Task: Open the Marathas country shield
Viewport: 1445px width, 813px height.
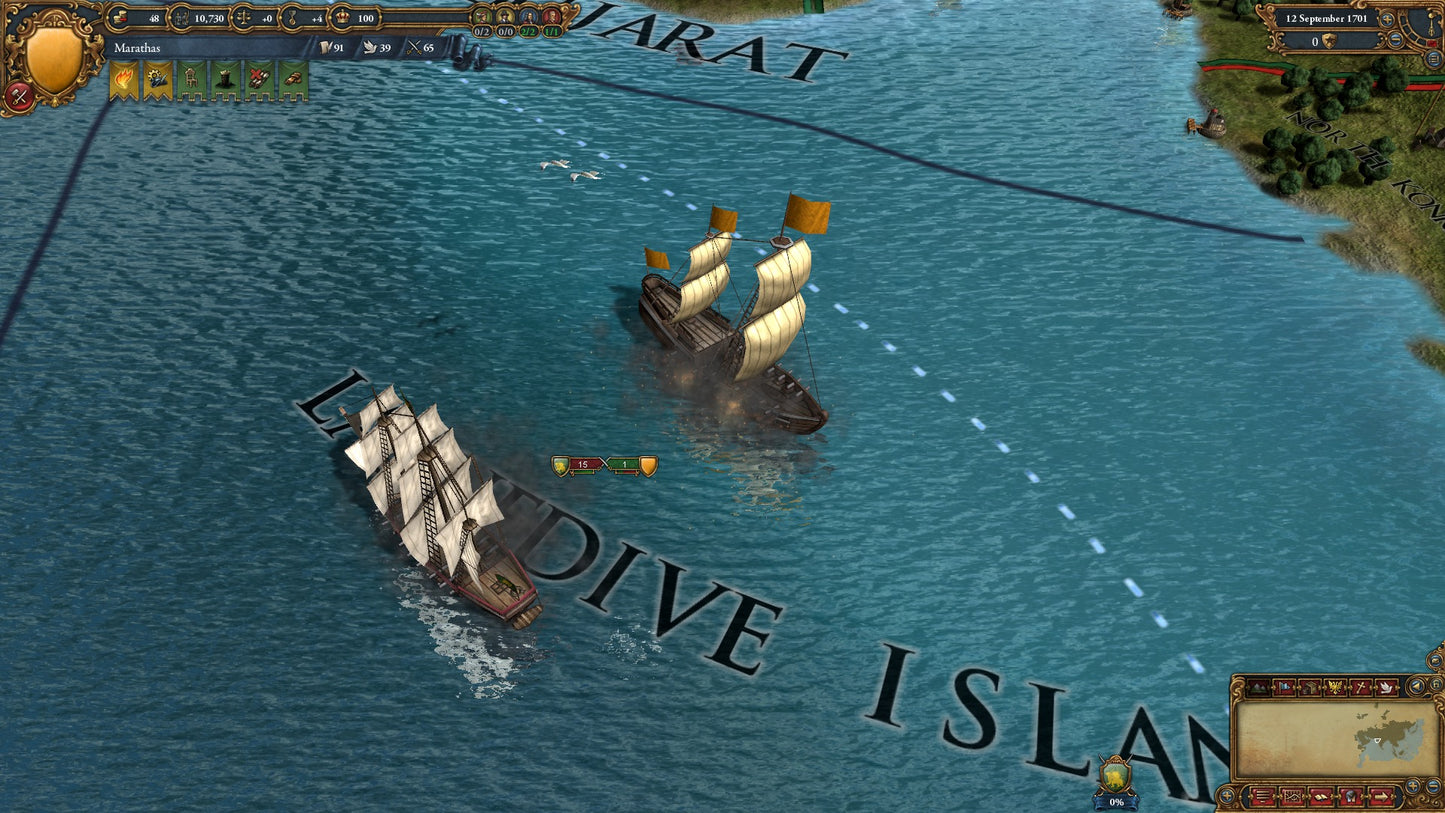Action: (x=53, y=57)
